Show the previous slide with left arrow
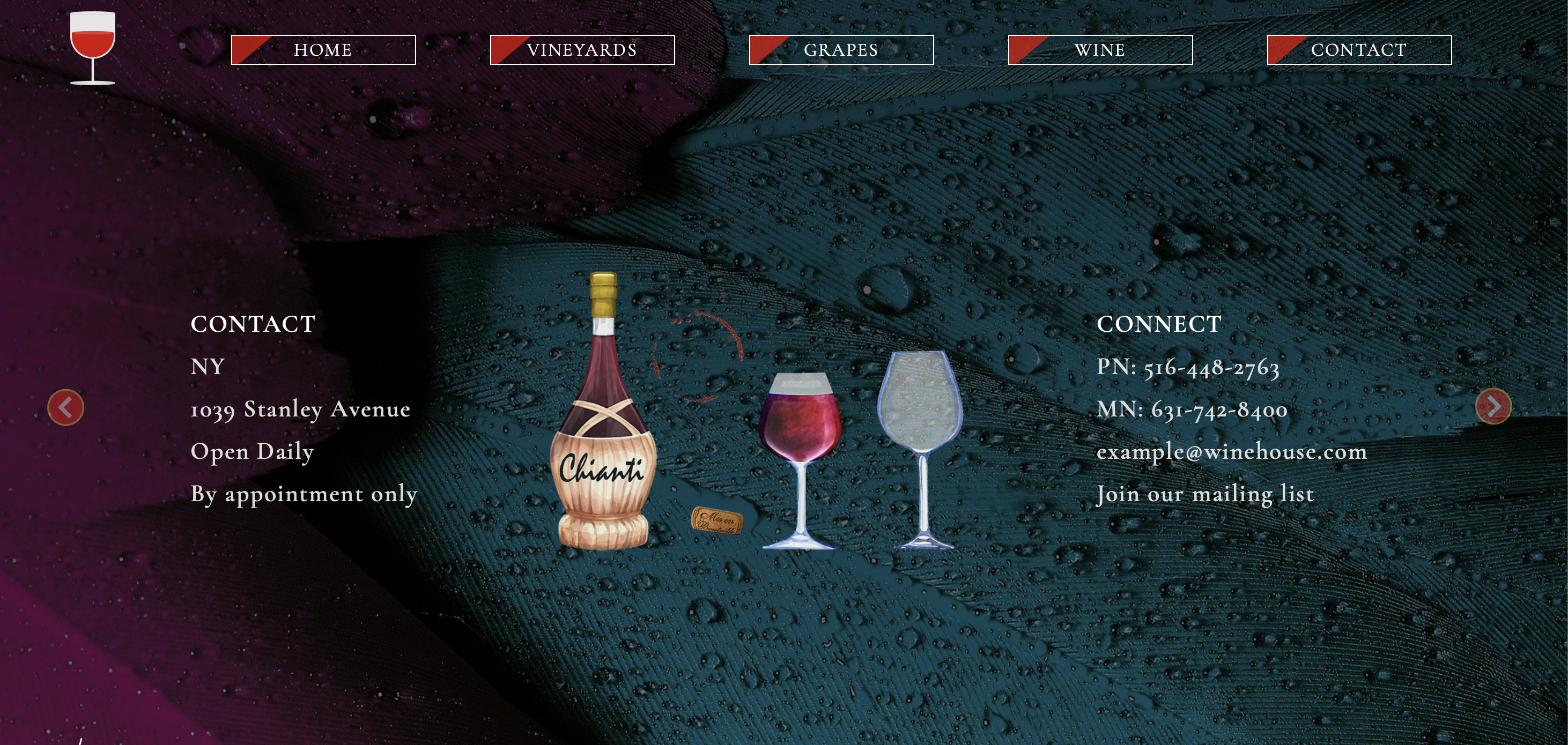The width and height of the screenshot is (1568, 745). [x=66, y=407]
